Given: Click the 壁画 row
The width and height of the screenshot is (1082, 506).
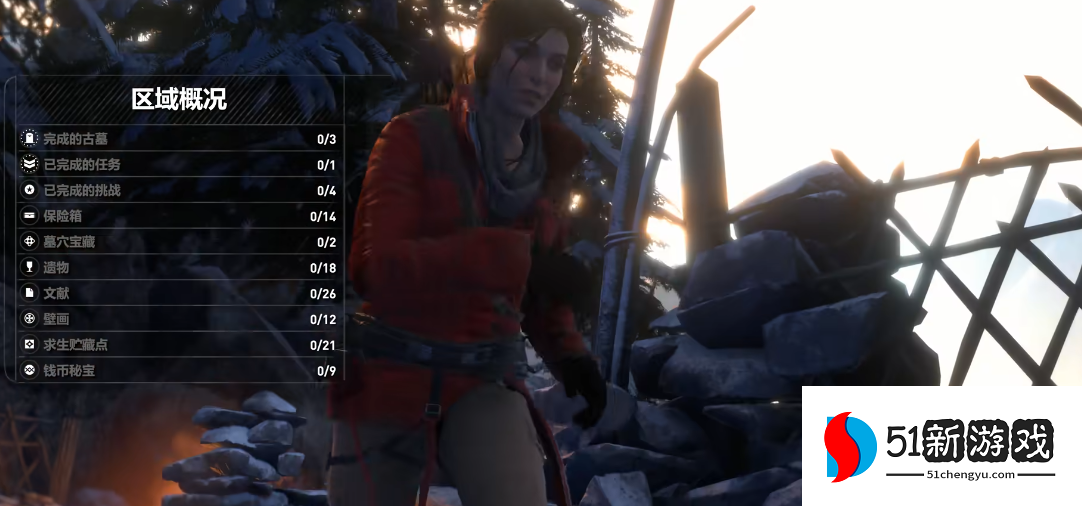Looking at the screenshot, I should 180,319.
